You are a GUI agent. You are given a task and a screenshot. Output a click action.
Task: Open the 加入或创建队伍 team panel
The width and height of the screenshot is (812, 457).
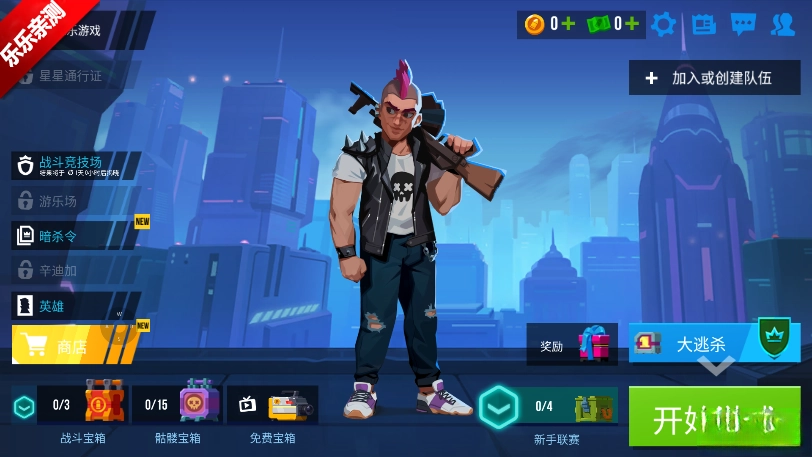pyautogui.click(x=714, y=77)
